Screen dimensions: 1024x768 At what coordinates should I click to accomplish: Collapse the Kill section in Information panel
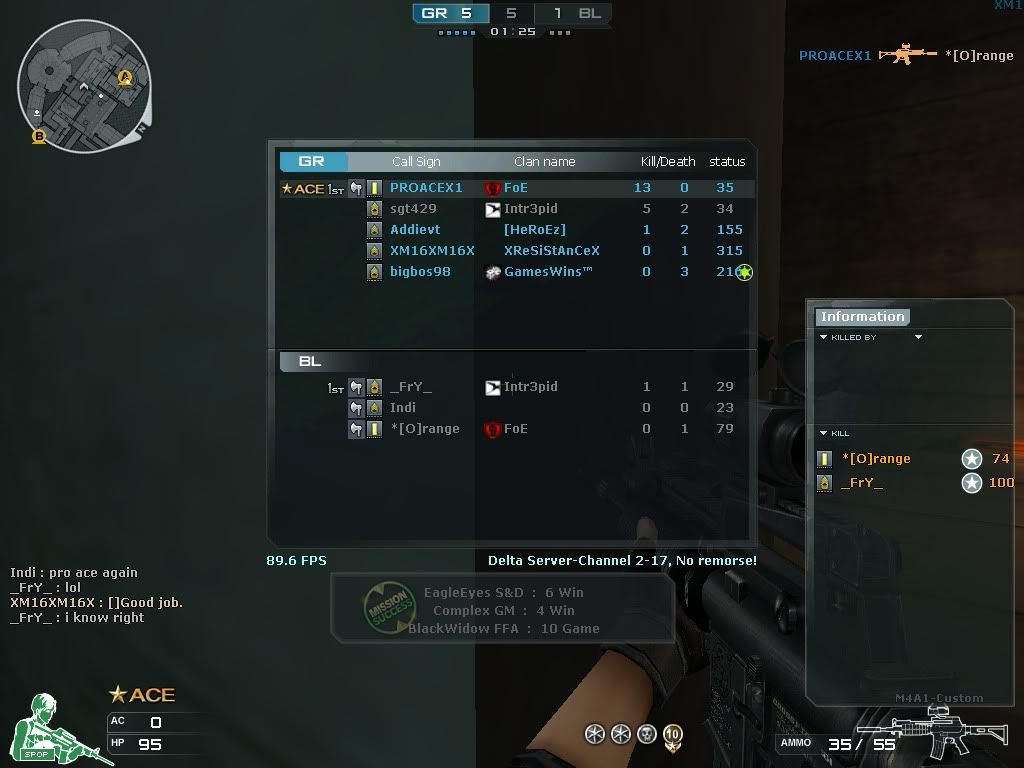pyautogui.click(x=824, y=433)
